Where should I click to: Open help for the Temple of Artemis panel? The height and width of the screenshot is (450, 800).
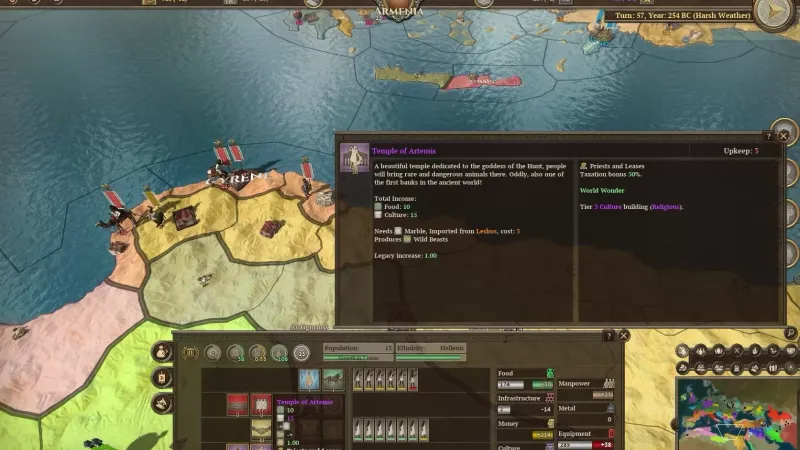click(x=768, y=135)
